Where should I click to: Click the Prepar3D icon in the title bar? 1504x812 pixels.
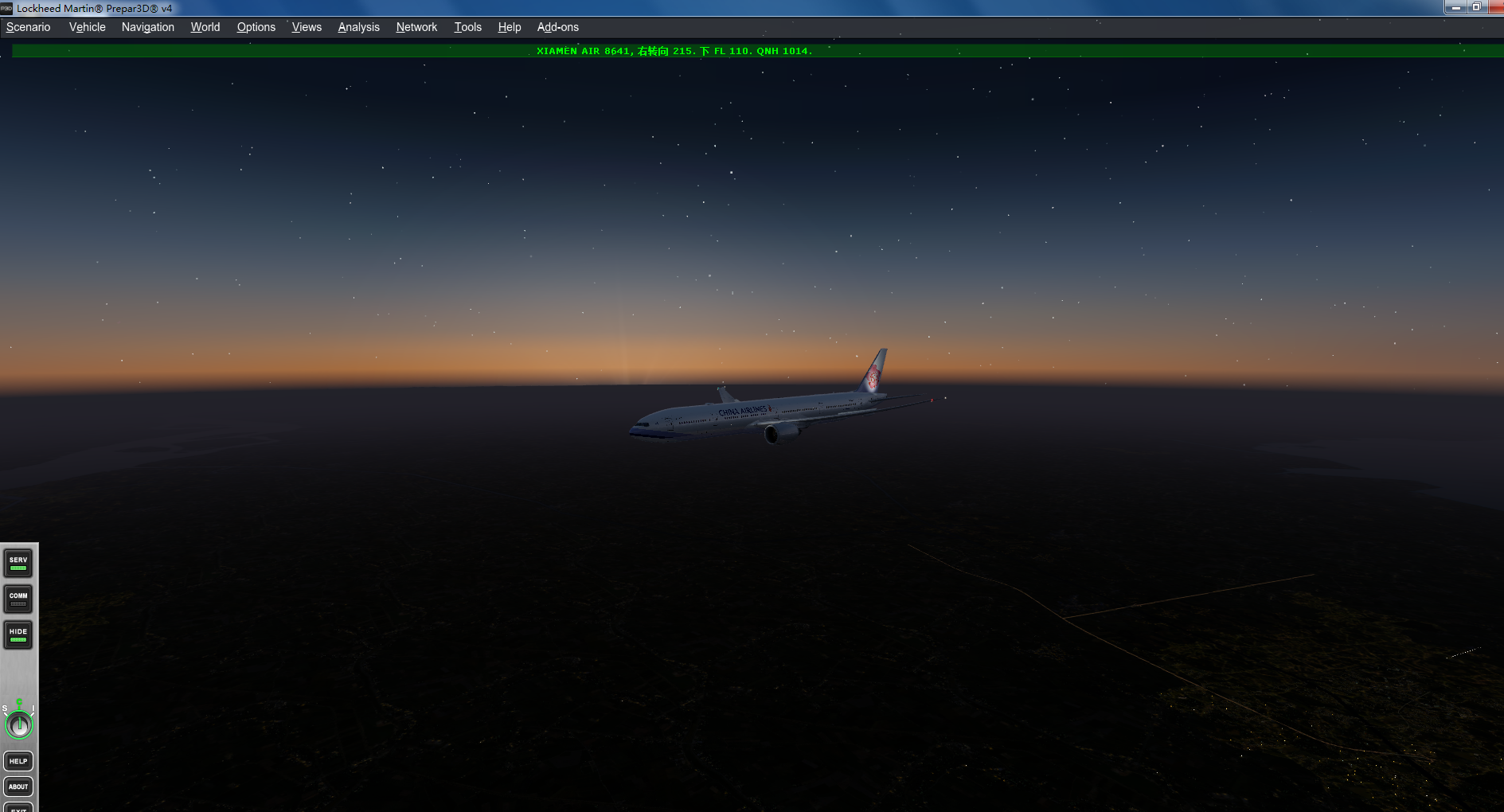[x=6, y=9]
